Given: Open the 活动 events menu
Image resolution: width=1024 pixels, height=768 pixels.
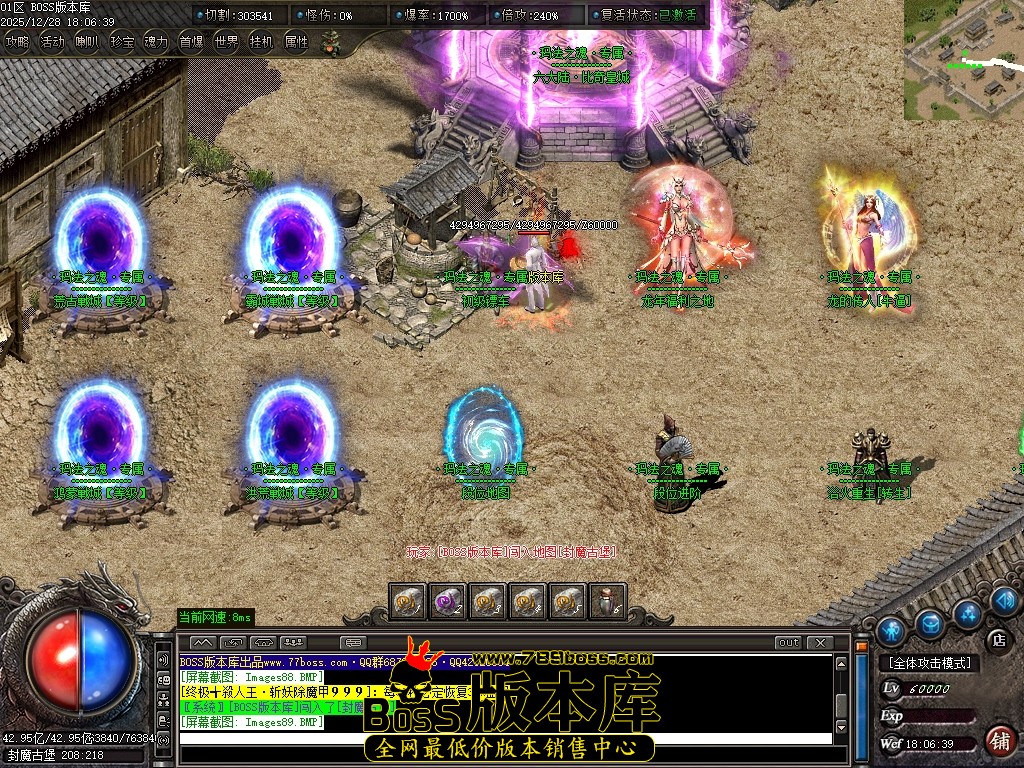Looking at the screenshot, I should coord(52,42).
